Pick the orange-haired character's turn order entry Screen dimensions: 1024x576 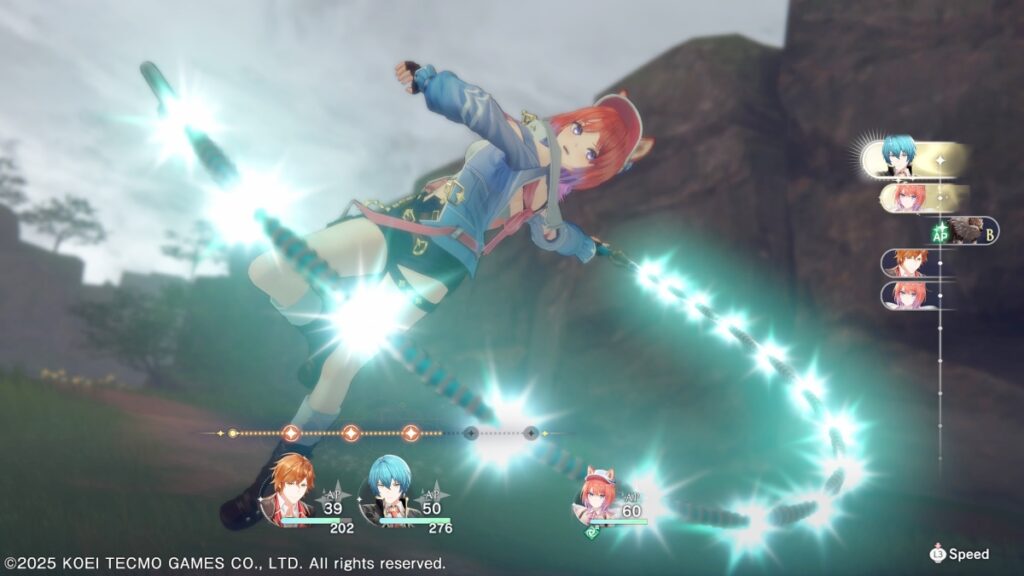tap(908, 263)
